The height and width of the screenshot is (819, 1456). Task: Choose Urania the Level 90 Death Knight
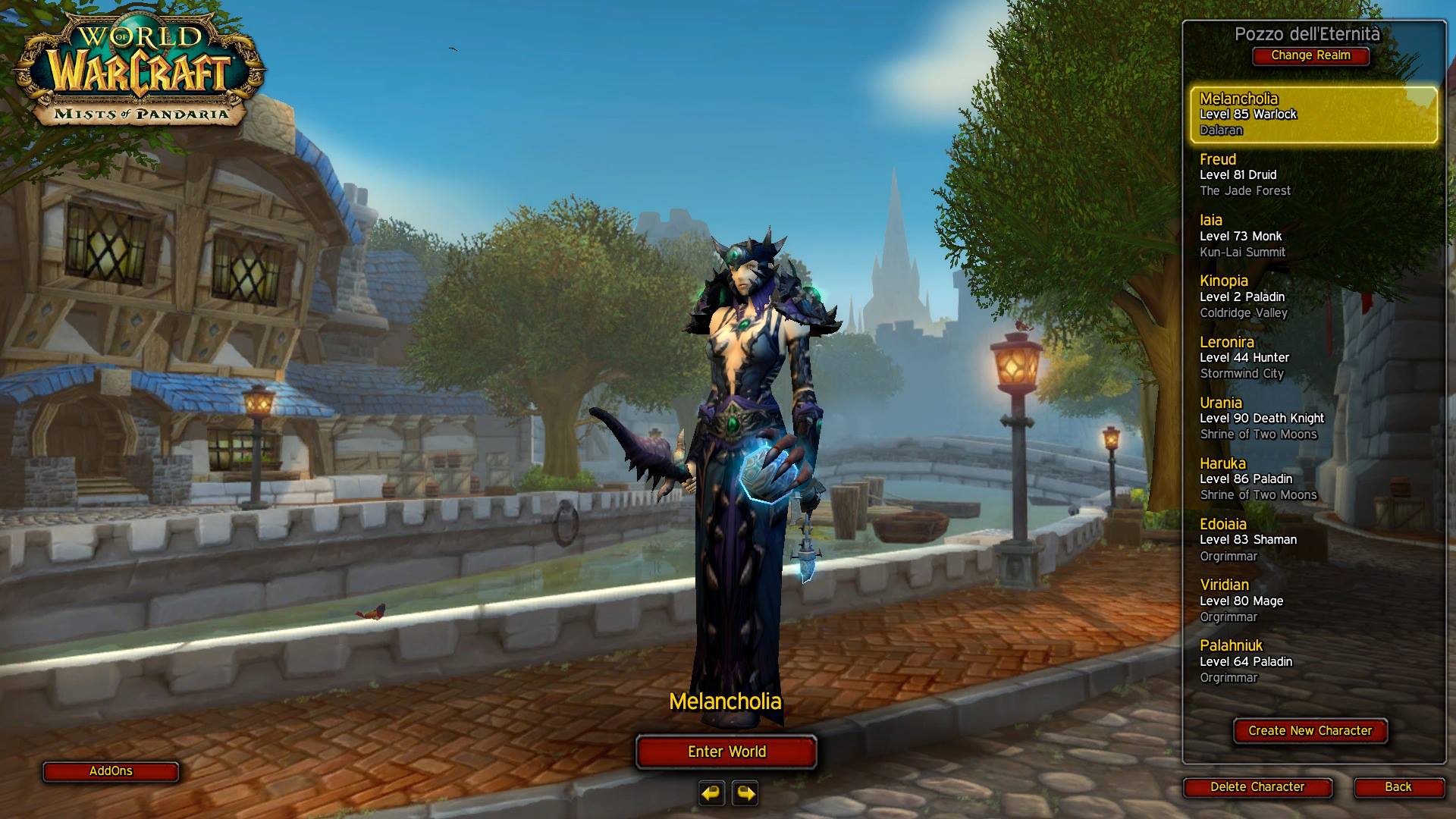tap(1313, 418)
